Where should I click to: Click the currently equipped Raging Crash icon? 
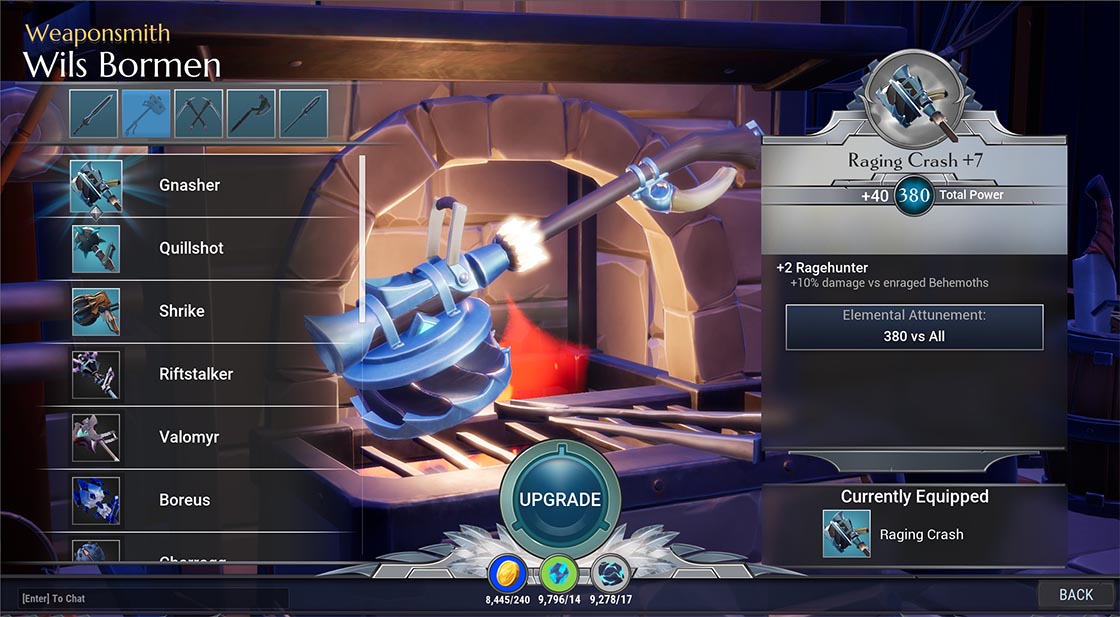click(846, 534)
